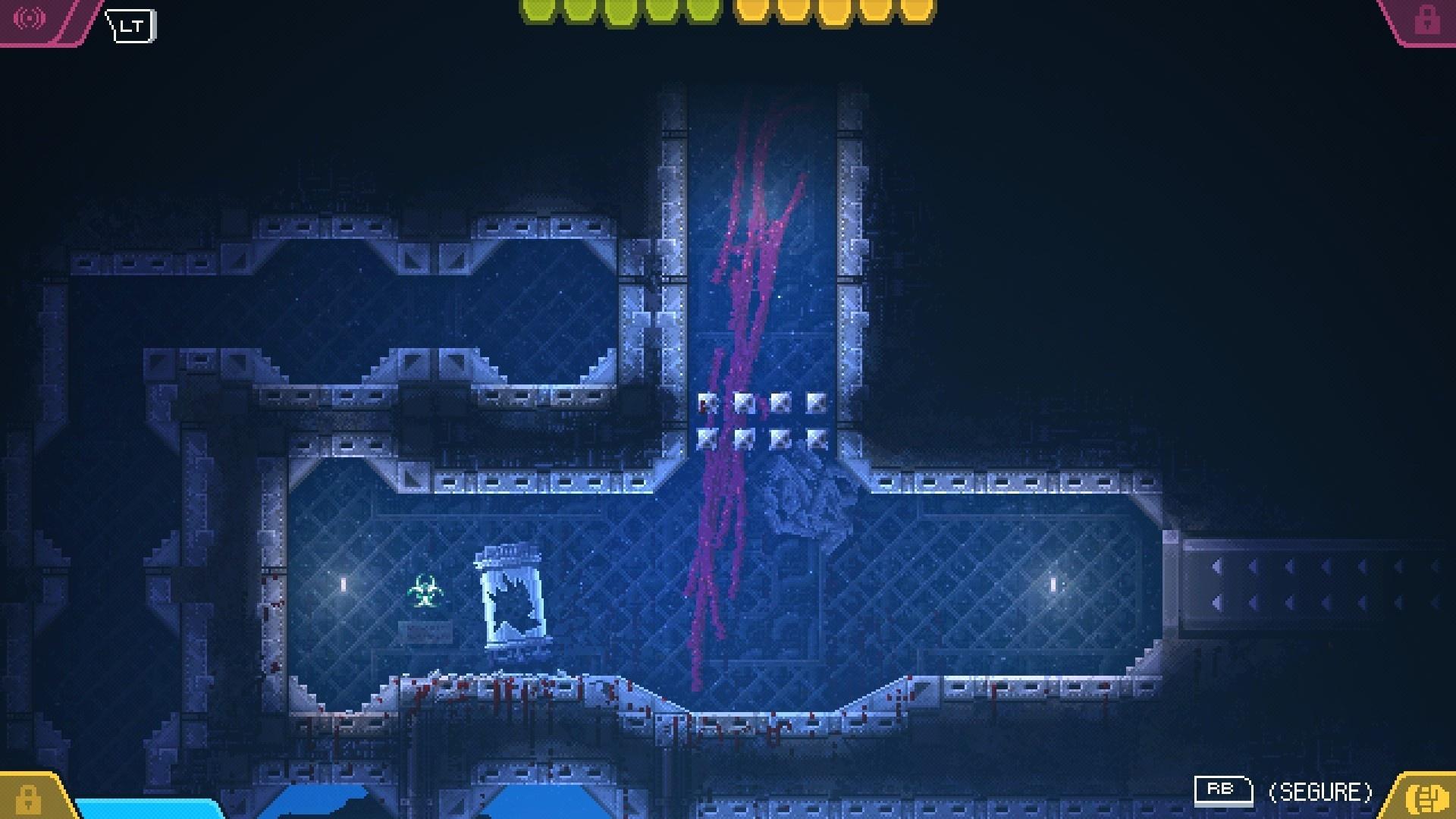1456x819 pixels.
Task: Select the yellow locked ability padlock icon
Action: (28, 799)
